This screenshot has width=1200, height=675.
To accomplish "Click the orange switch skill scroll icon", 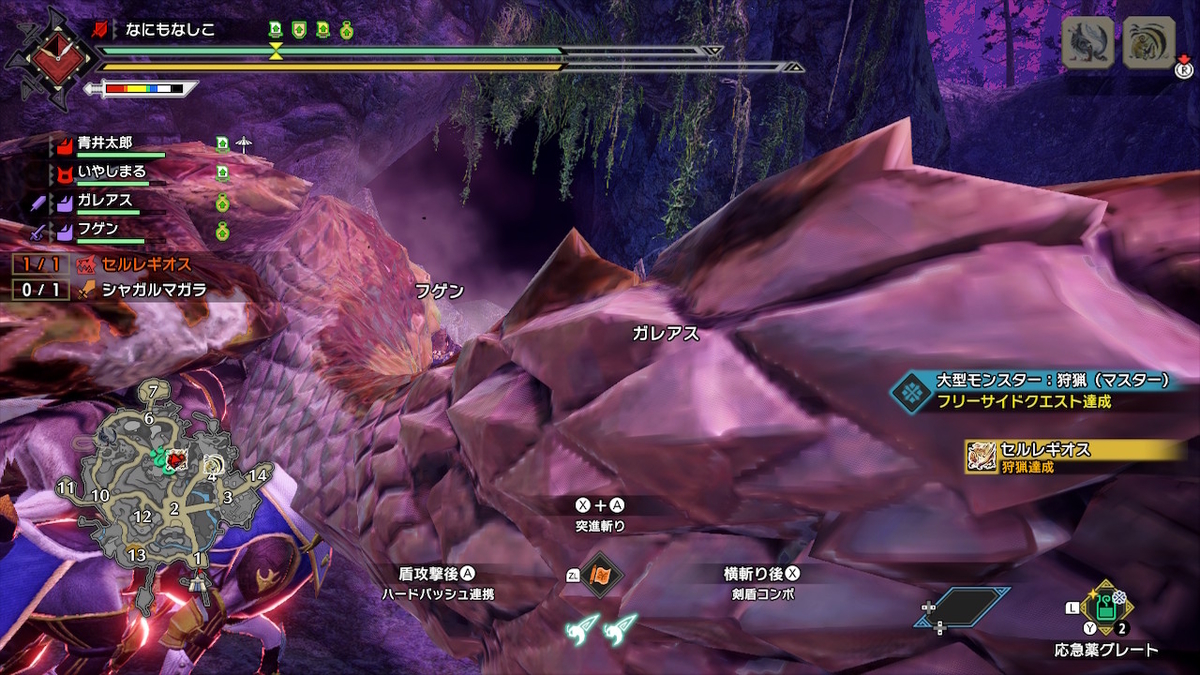I will 602,575.
